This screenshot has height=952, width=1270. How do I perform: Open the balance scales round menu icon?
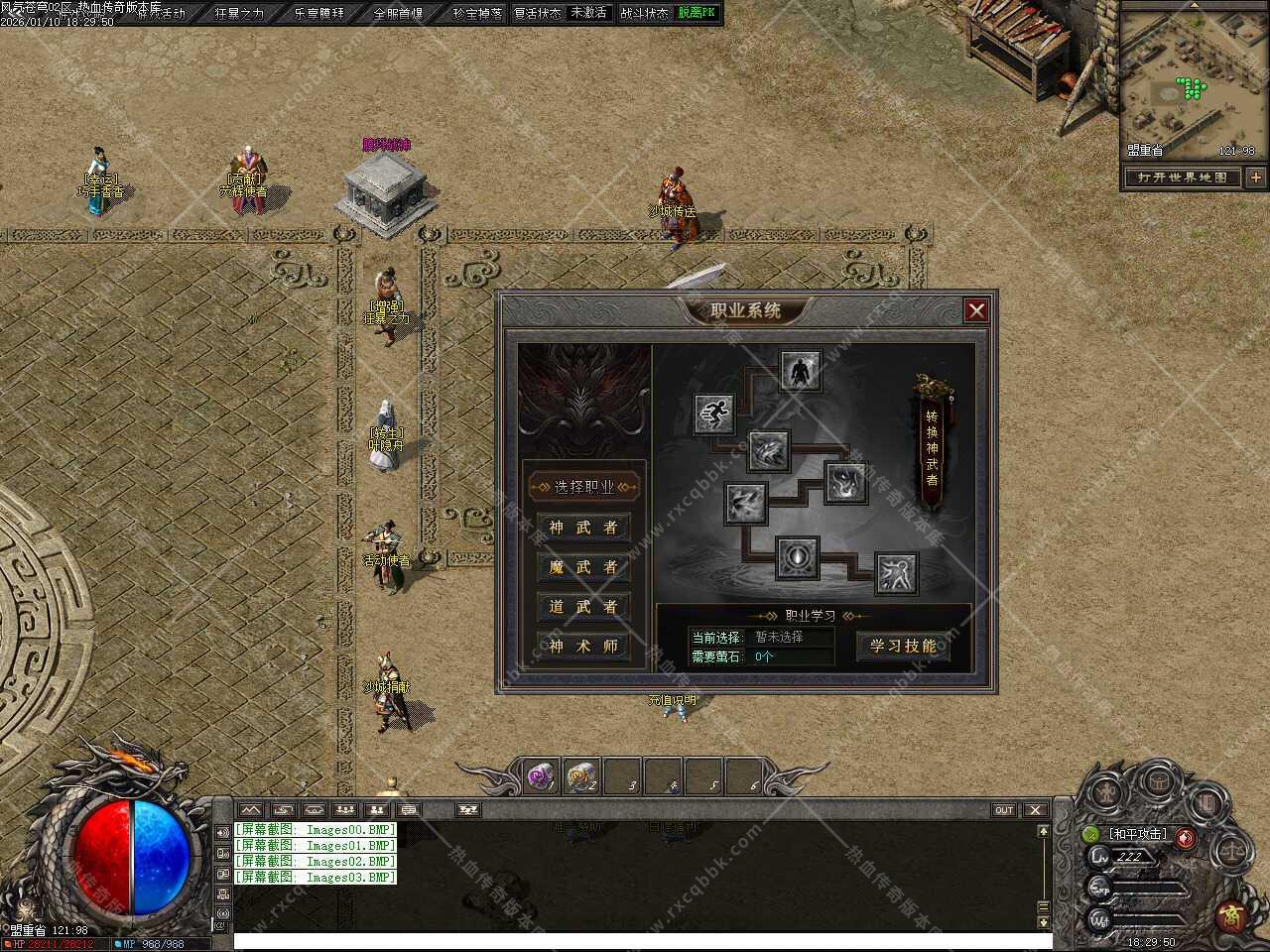(x=1231, y=850)
